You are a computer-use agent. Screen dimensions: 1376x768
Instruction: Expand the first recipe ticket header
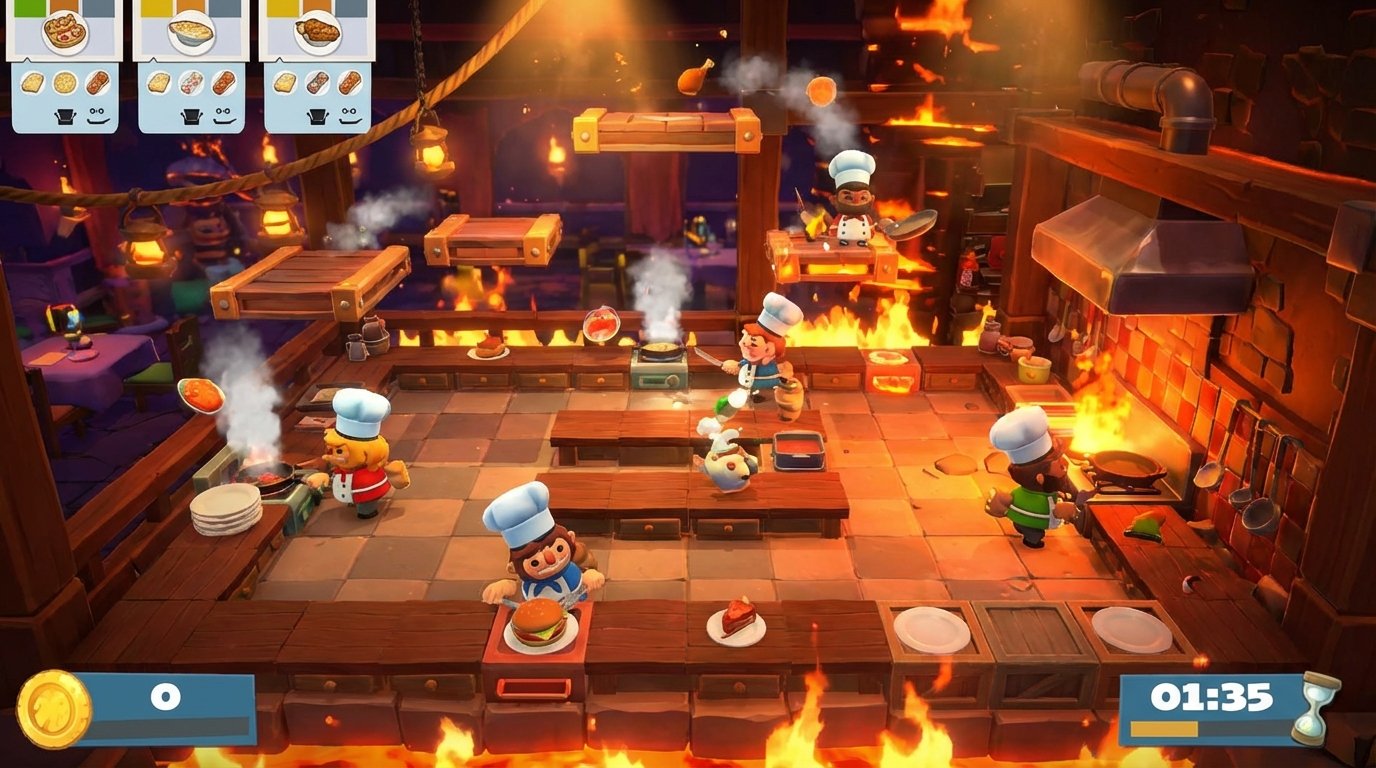(65, 8)
